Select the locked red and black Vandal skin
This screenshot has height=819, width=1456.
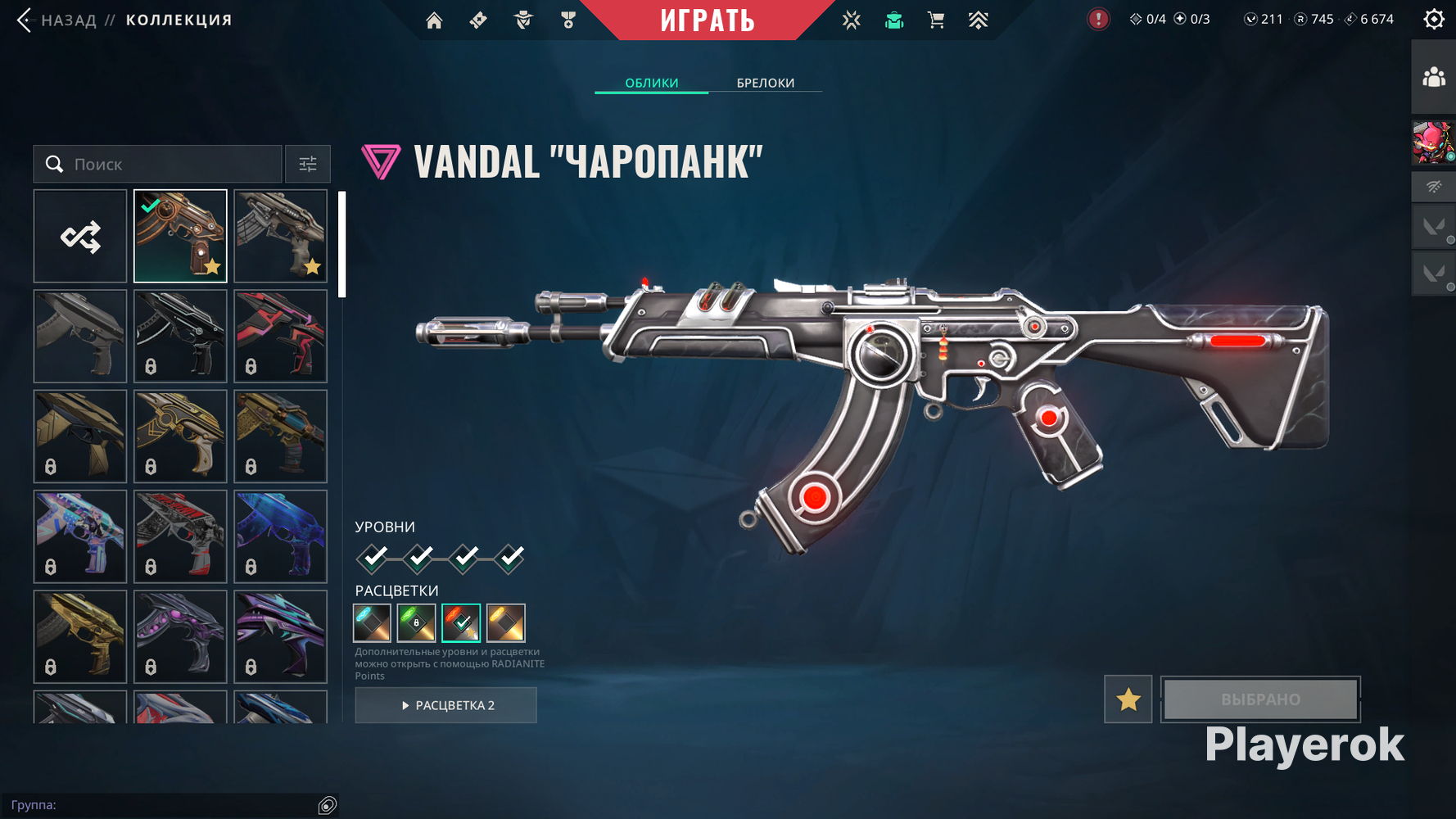tap(280, 337)
